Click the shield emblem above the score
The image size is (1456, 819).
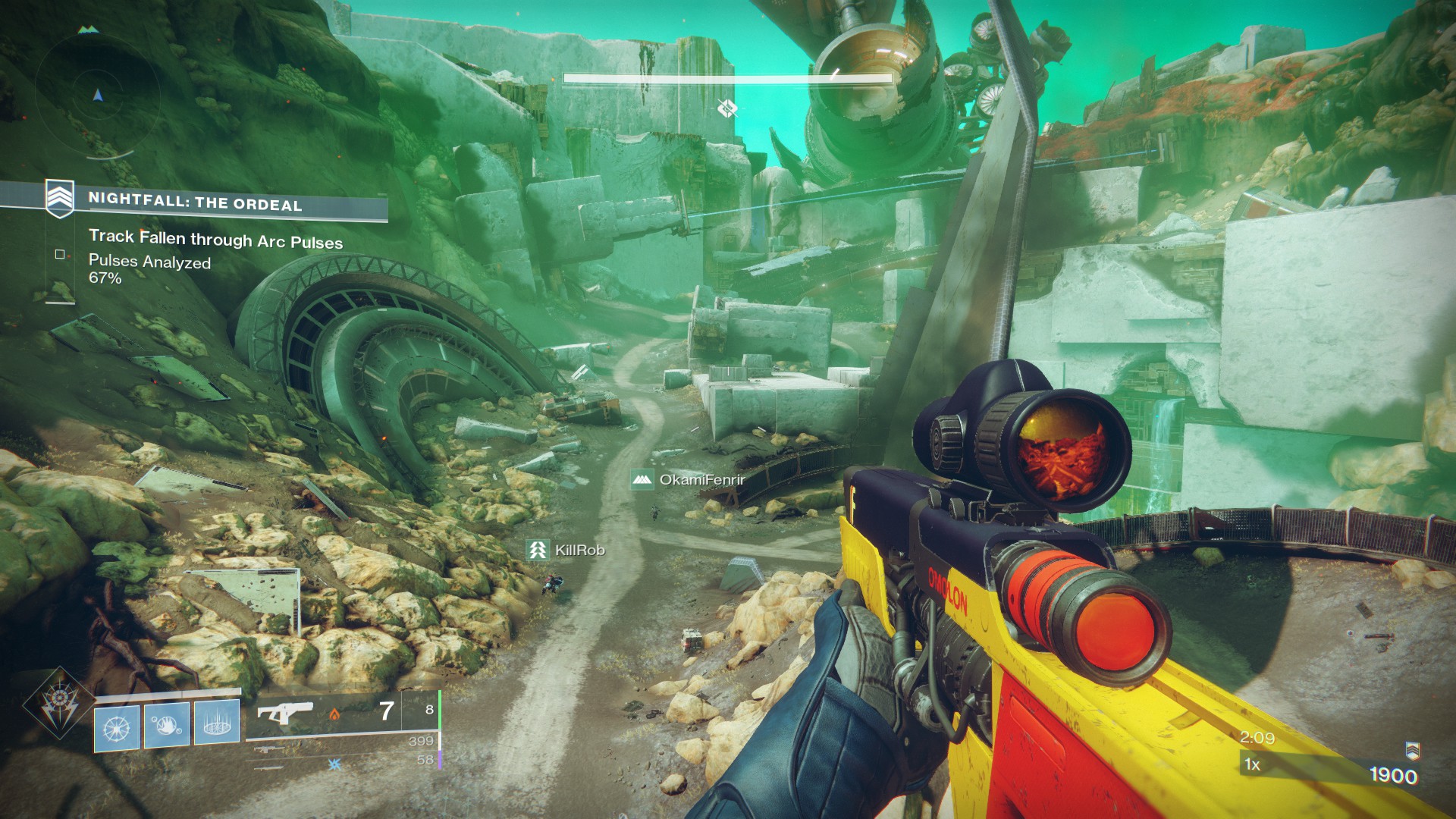coord(1412,750)
